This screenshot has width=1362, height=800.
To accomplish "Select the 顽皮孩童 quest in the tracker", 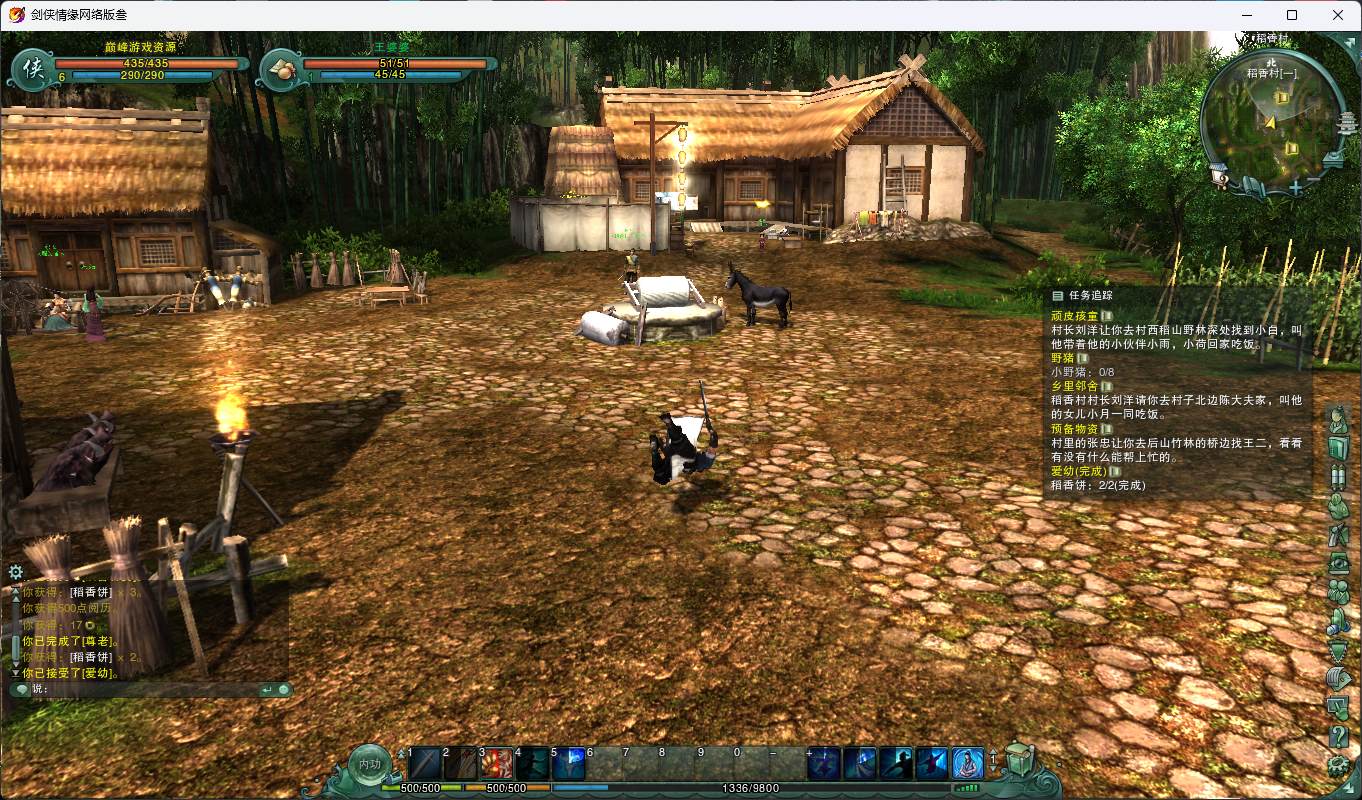I will (1074, 316).
